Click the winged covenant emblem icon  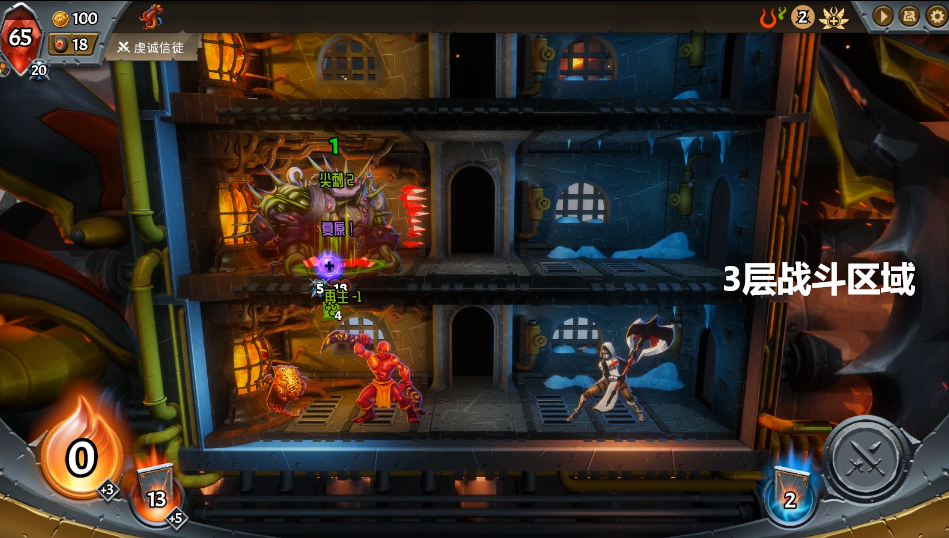click(x=834, y=17)
